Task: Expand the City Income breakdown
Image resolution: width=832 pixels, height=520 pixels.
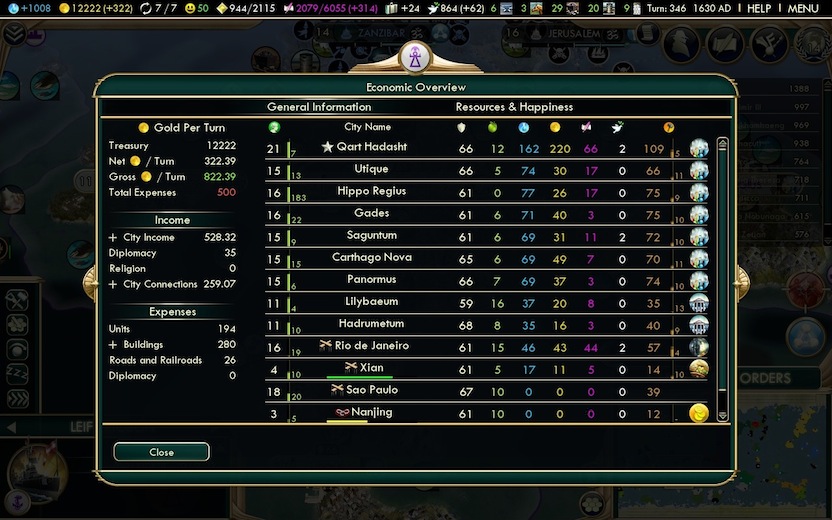Action: pyautogui.click(x=113, y=238)
